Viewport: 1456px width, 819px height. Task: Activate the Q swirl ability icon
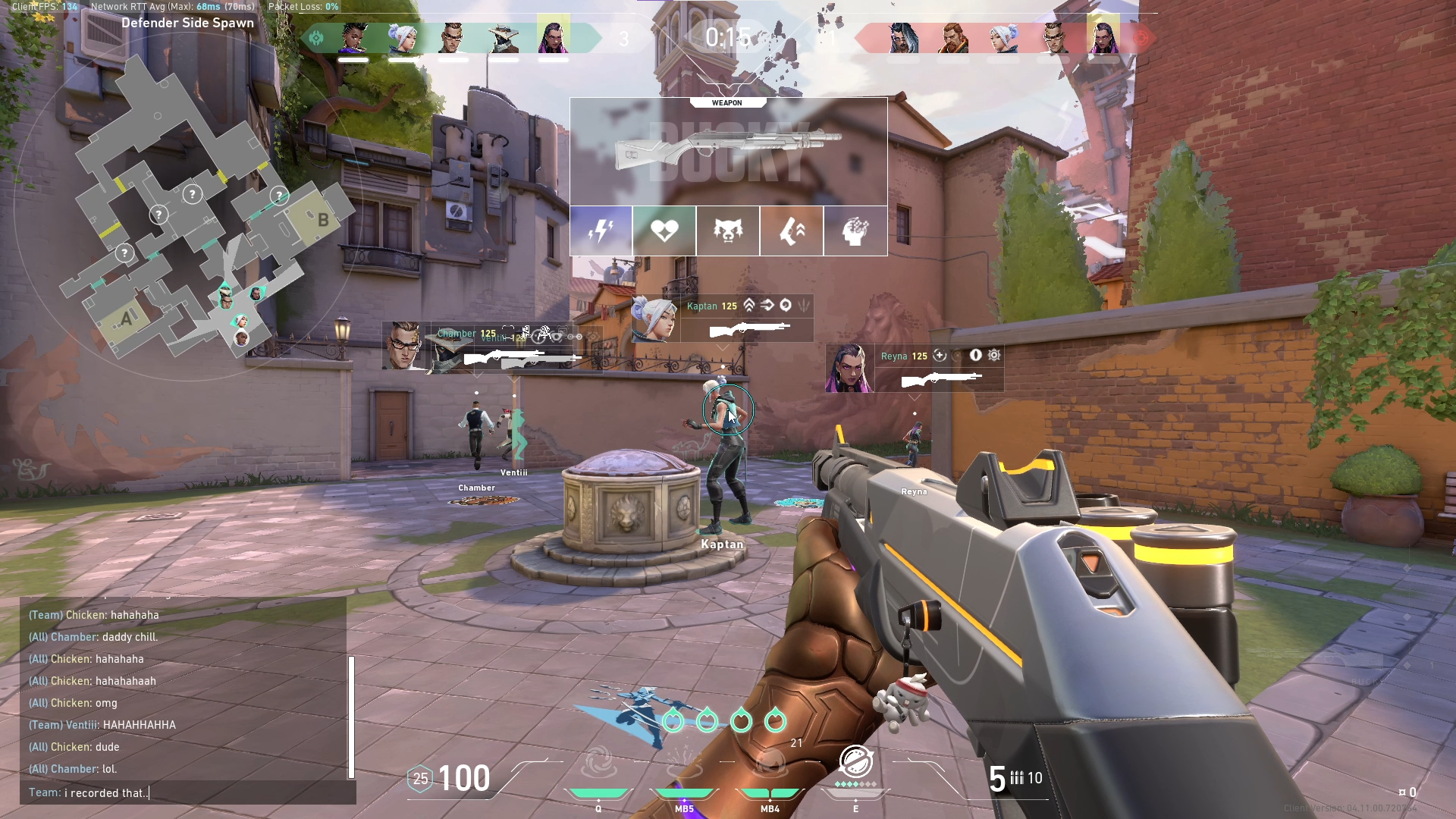tap(598, 762)
